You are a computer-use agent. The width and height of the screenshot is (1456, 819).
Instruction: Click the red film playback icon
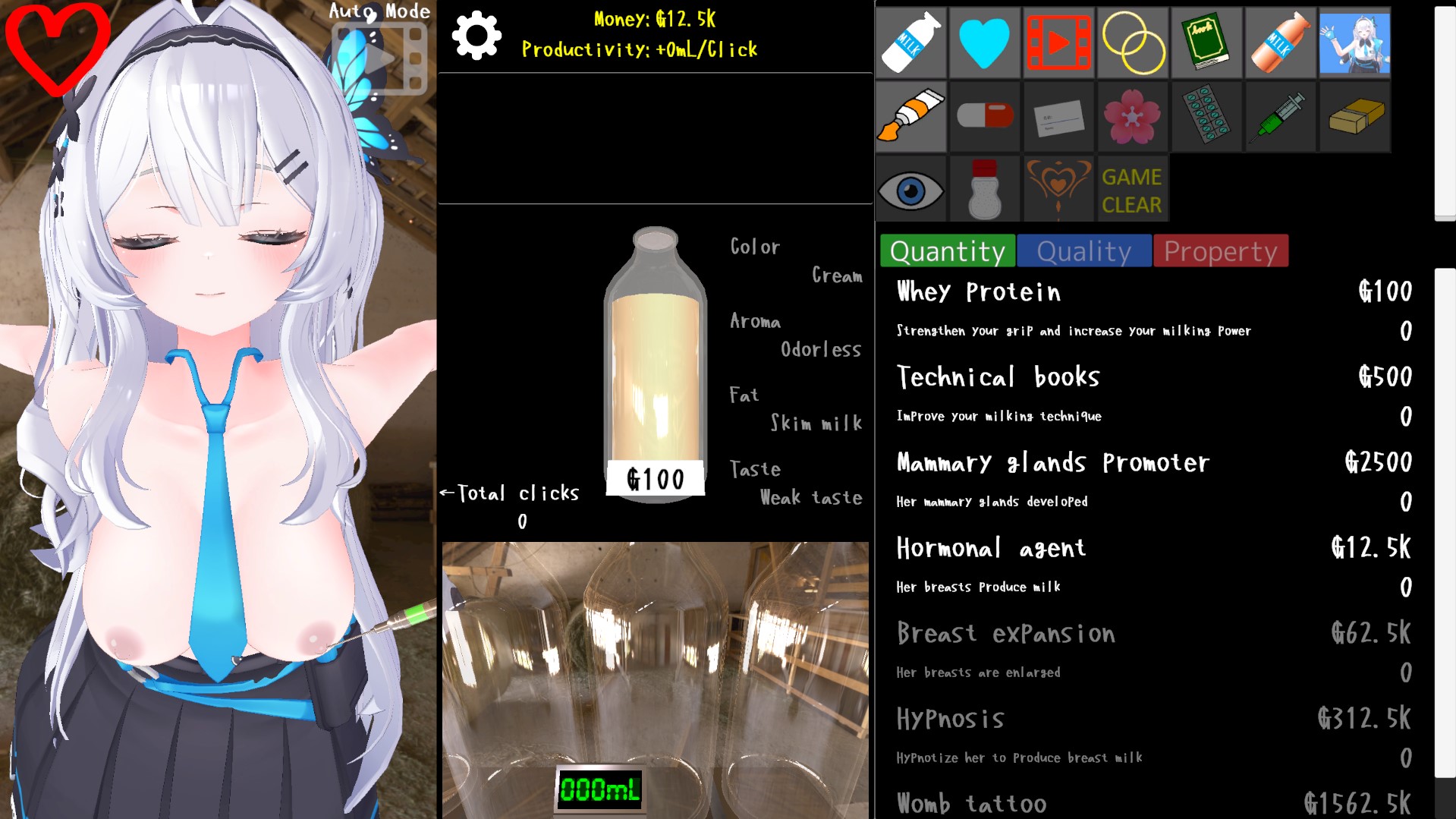click(1058, 43)
